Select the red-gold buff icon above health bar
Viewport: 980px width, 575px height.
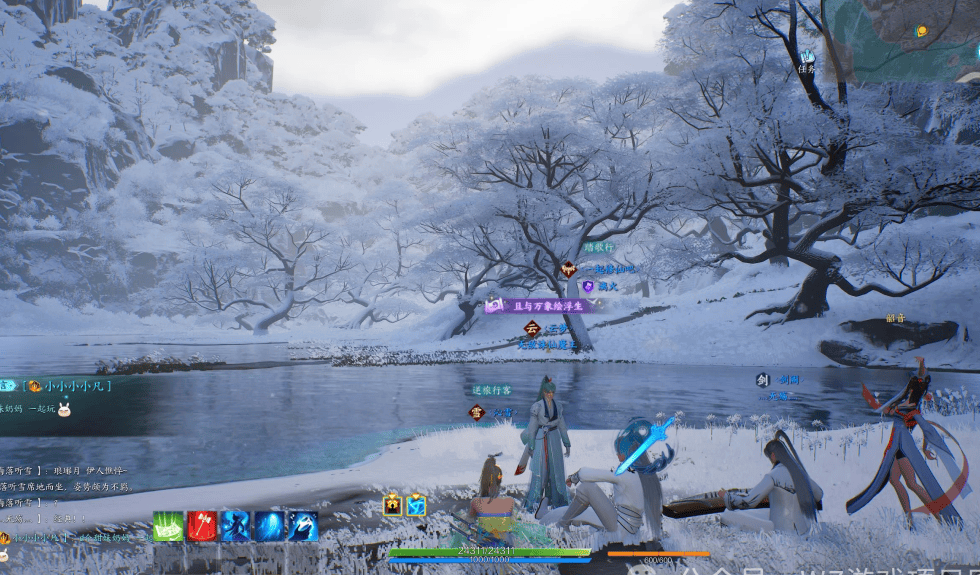393,506
